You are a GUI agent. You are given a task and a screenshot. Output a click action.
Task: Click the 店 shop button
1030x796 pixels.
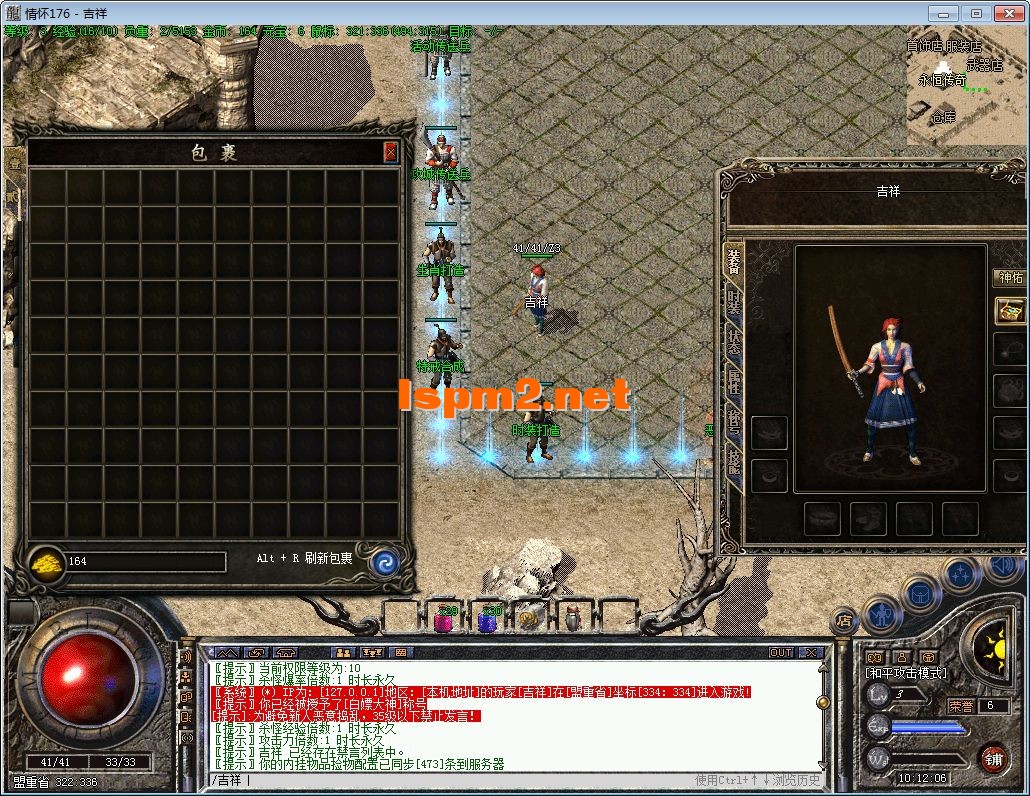(845, 620)
